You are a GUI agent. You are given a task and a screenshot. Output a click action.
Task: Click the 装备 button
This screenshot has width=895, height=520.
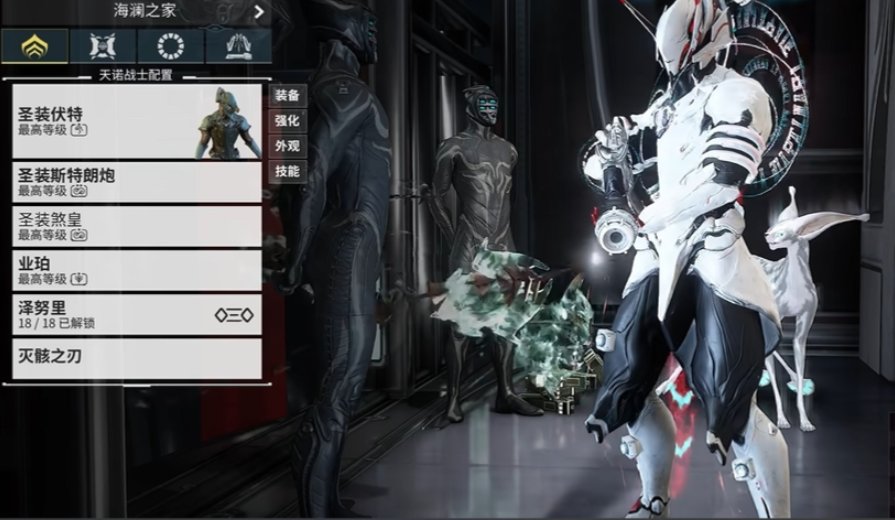[287, 96]
